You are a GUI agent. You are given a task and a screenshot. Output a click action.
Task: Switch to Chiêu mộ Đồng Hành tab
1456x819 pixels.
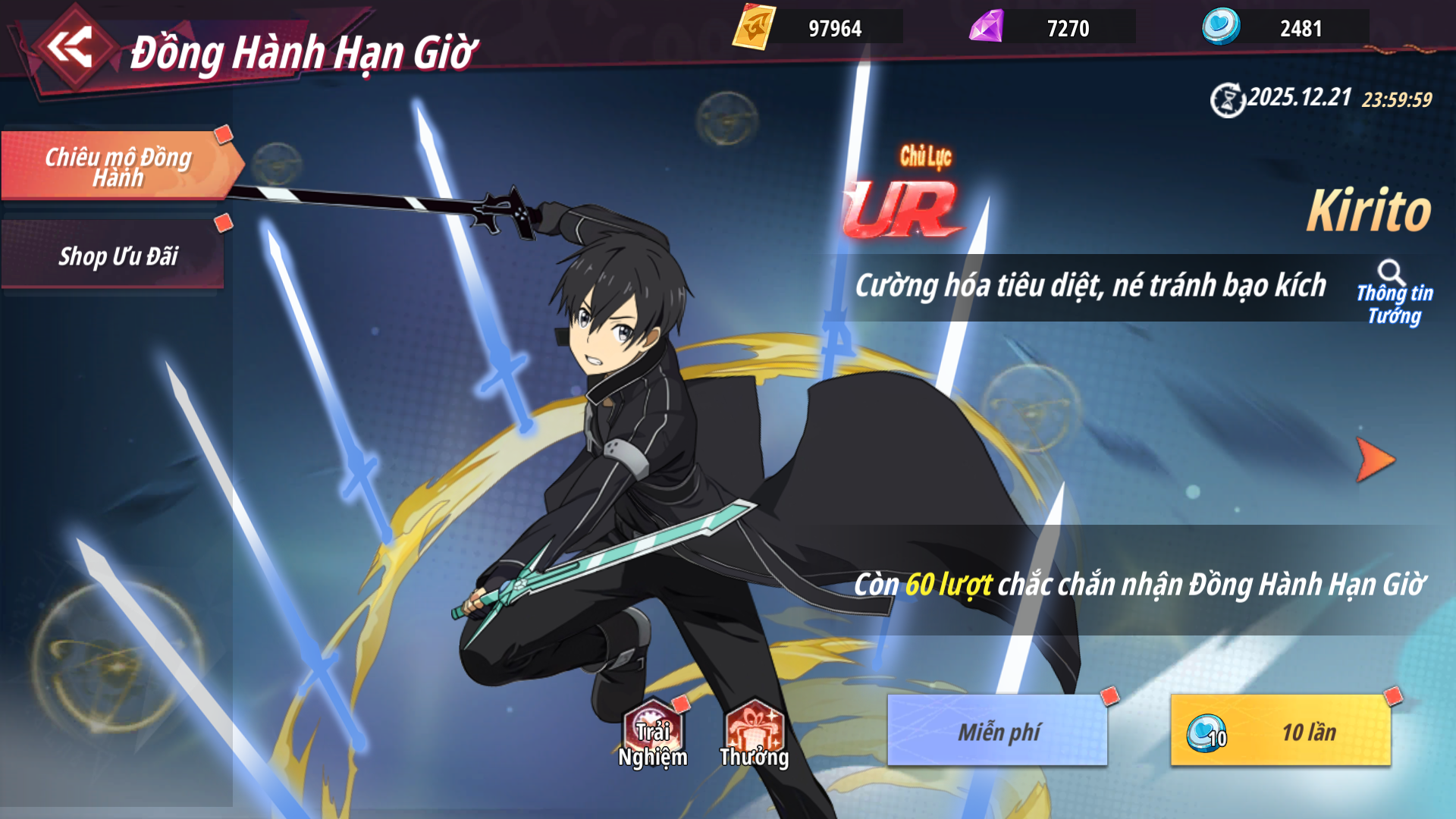point(118,166)
